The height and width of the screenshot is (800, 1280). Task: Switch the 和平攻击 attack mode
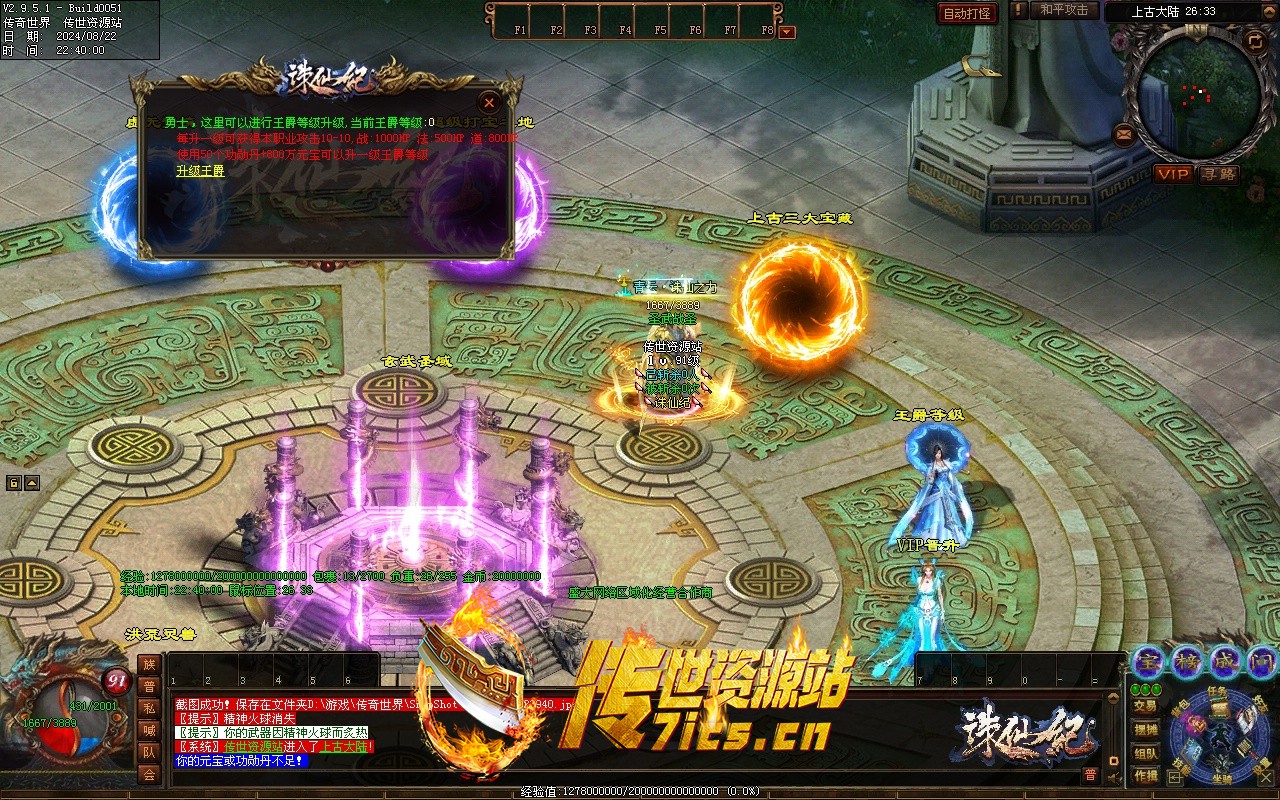click(1063, 10)
